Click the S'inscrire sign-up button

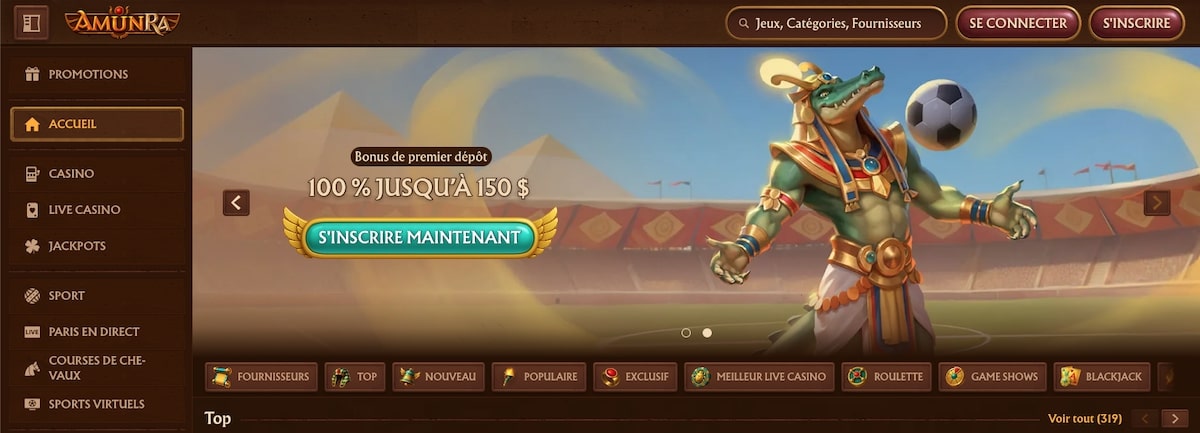tap(1136, 23)
